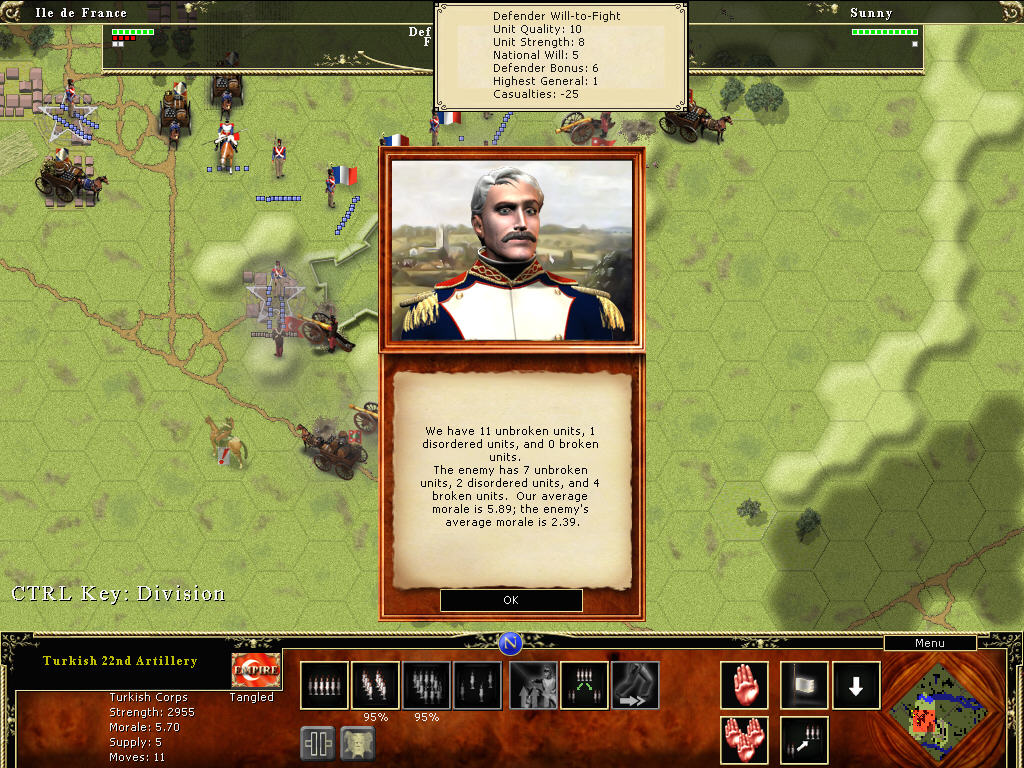Toggle the grey parallel bars button

(x=318, y=743)
